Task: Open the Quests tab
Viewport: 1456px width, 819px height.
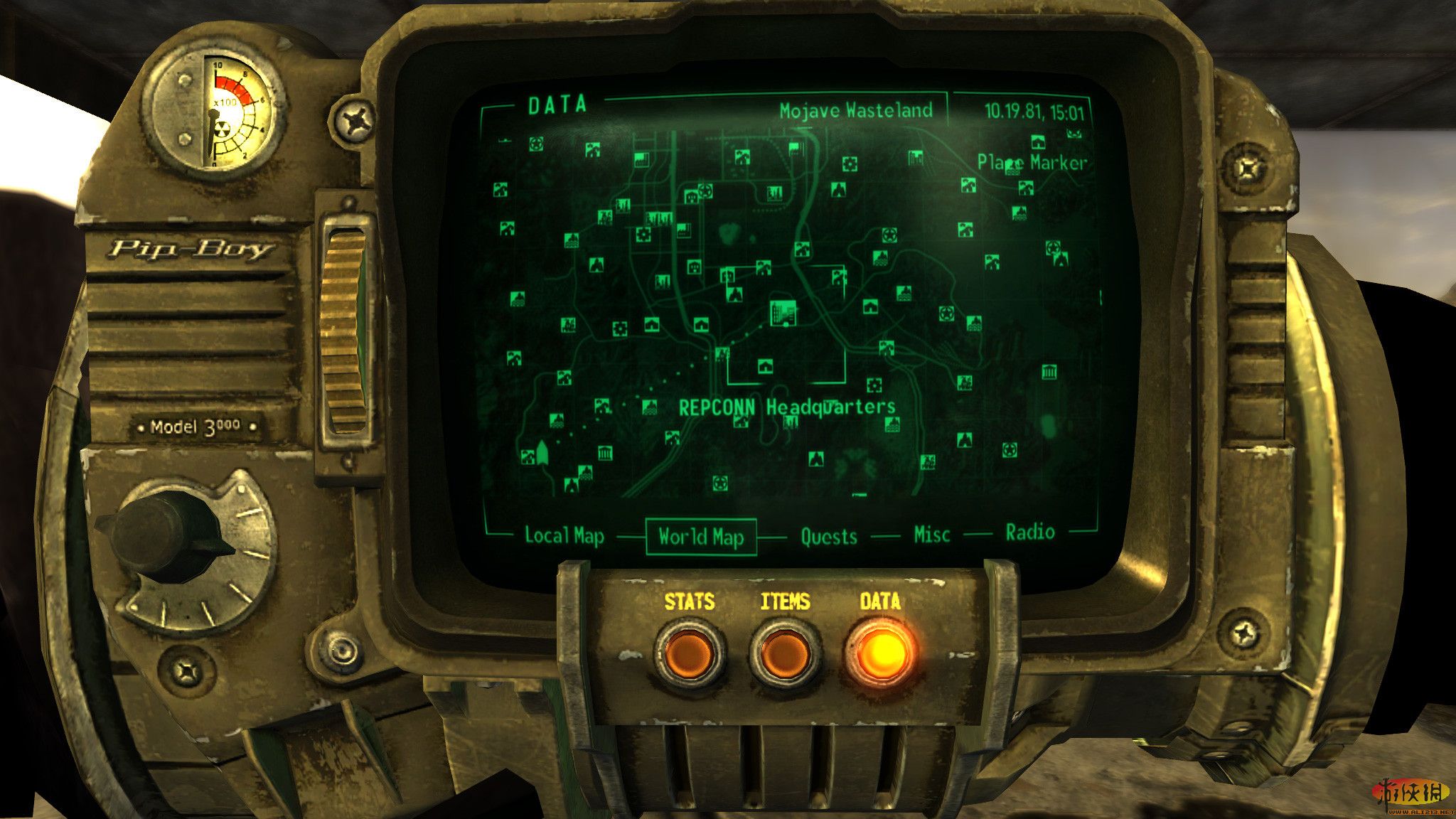Action: pyautogui.click(x=828, y=536)
